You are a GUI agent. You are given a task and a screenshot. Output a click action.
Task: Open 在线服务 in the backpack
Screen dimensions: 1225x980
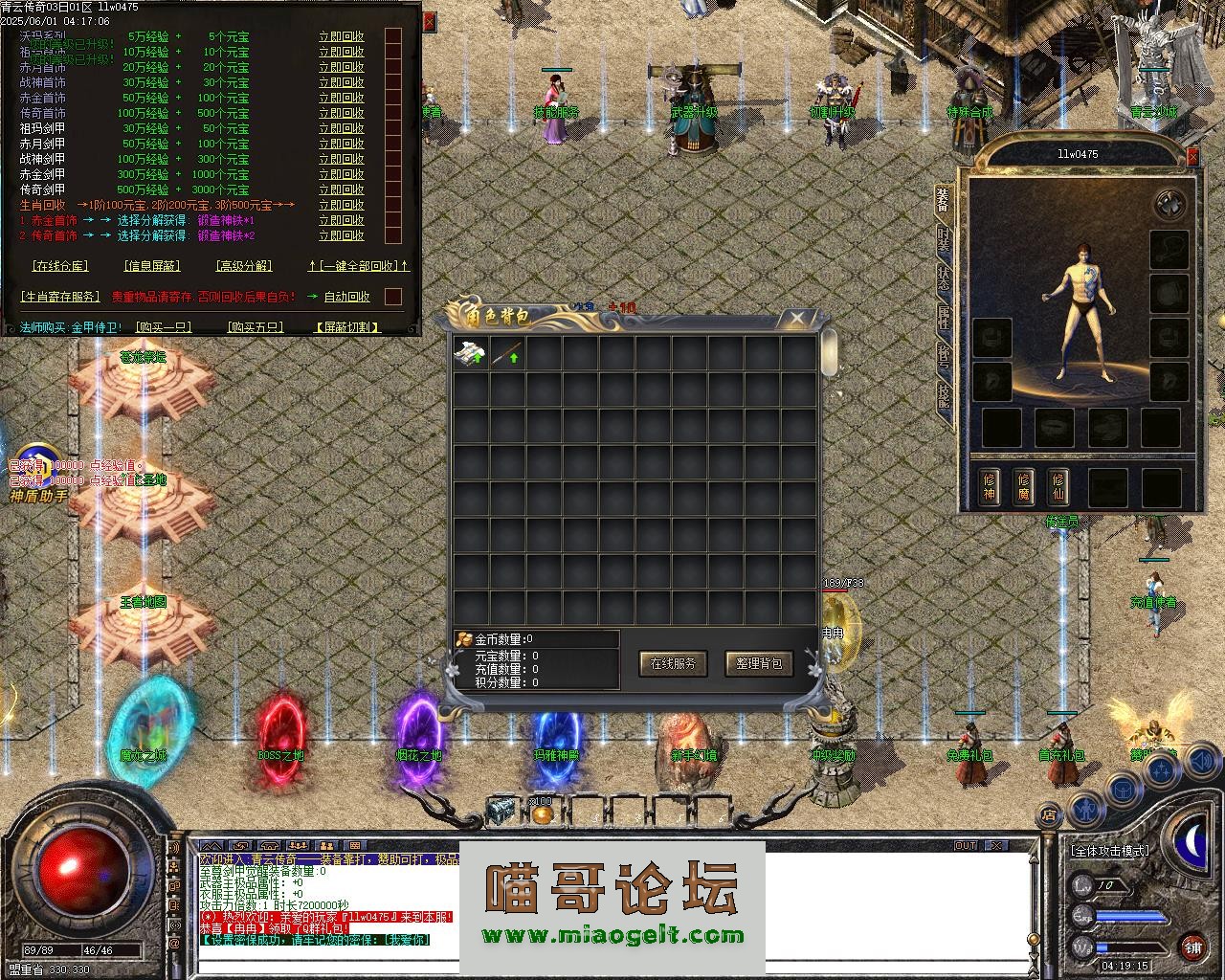click(673, 663)
